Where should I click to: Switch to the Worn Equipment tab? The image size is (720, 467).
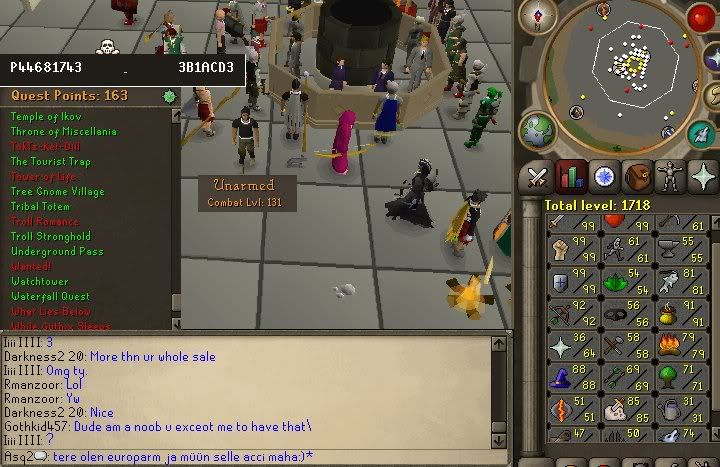[x=669, y=176]
